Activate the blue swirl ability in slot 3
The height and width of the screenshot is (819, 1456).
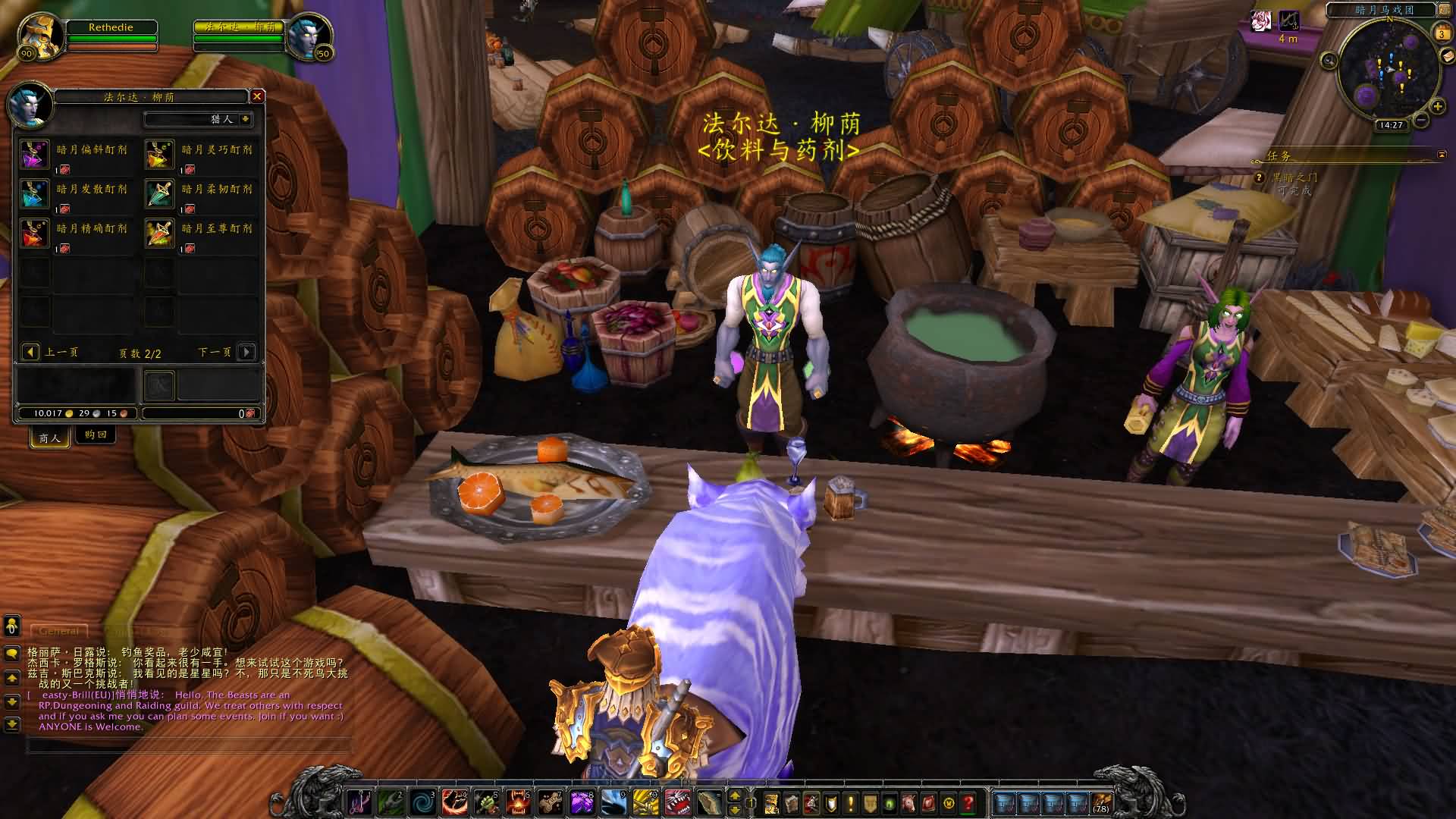tap(422, 802)
